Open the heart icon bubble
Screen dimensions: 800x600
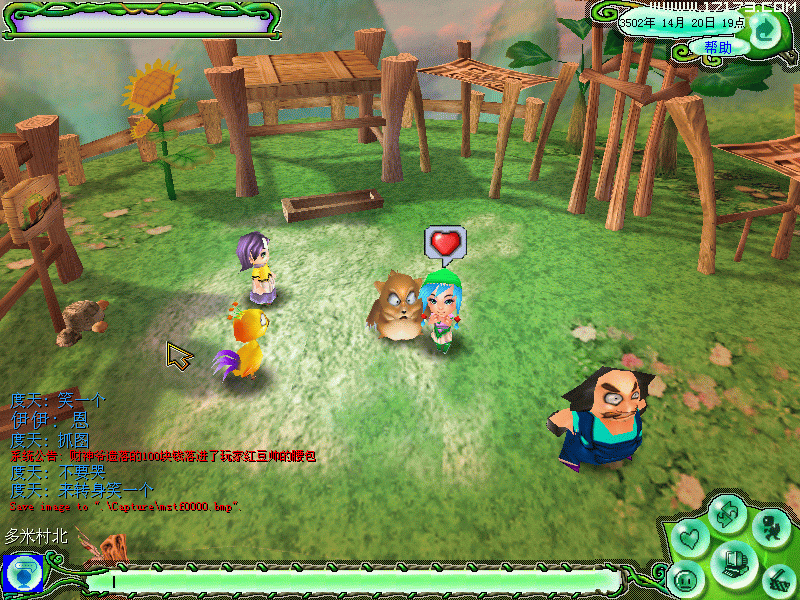click(x=690, y=538)
